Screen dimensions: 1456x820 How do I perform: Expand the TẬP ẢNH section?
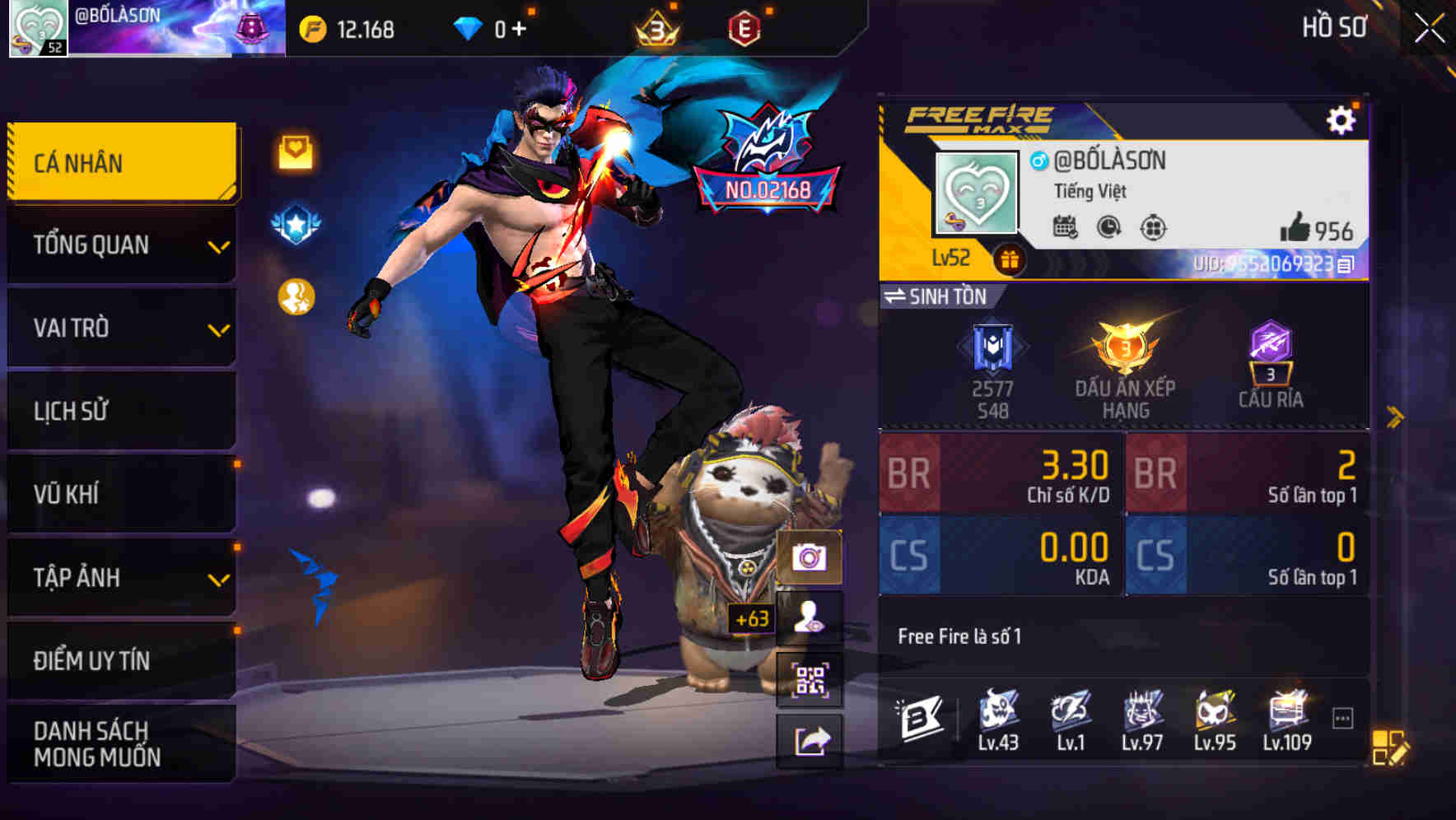pos(121,577)
